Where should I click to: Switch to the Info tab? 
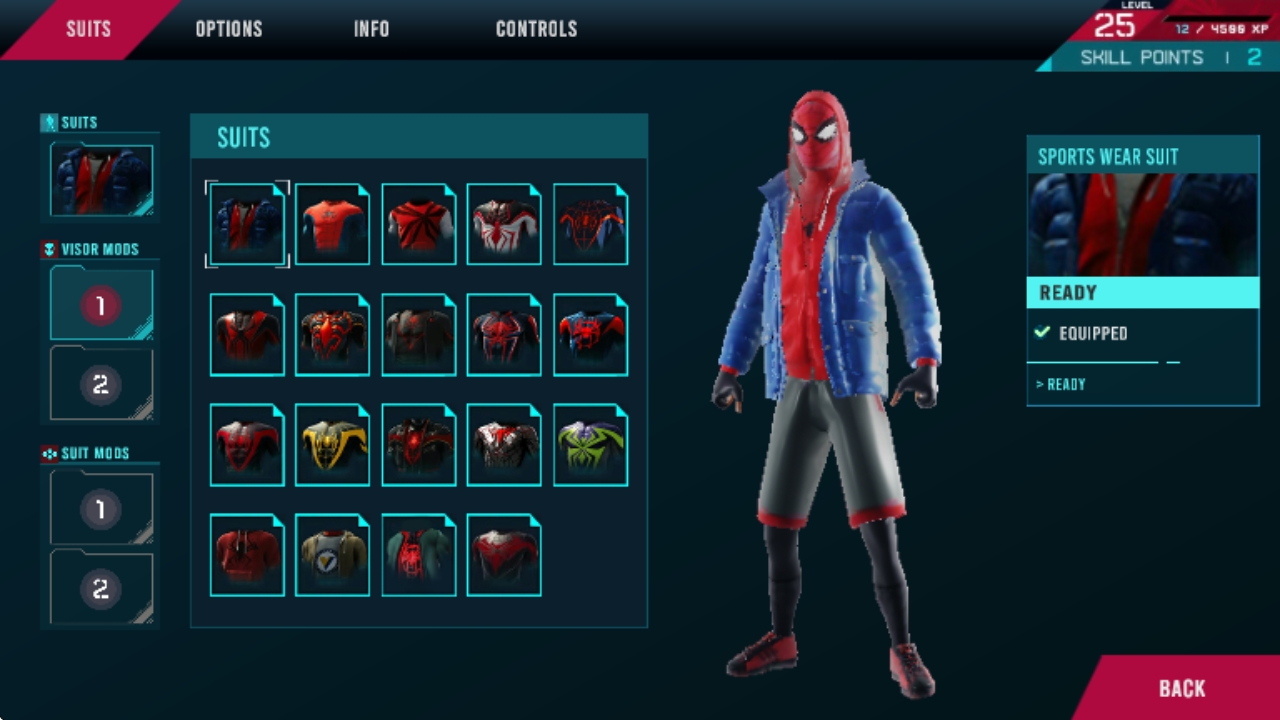pyautogui.click(x=371, y=29)
